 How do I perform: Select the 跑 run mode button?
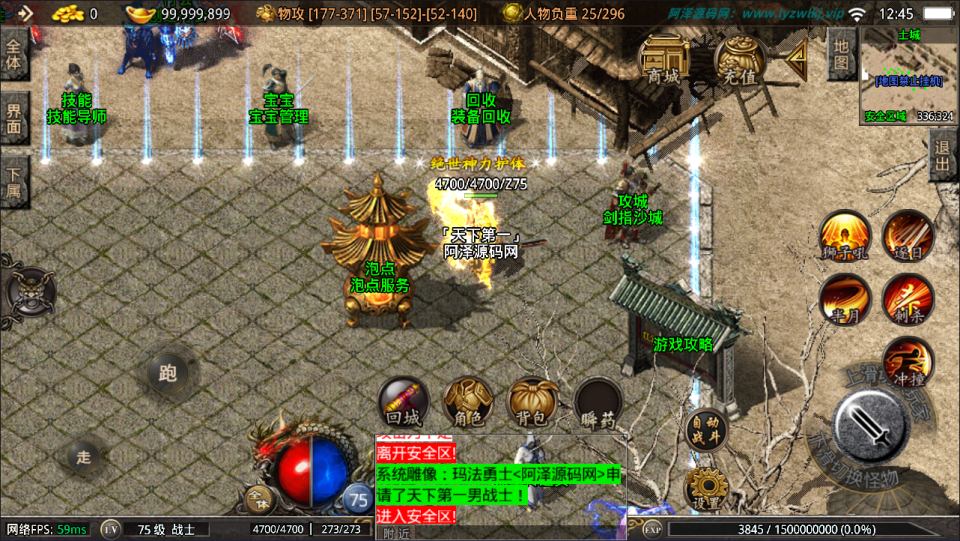[x=167, y=374]
